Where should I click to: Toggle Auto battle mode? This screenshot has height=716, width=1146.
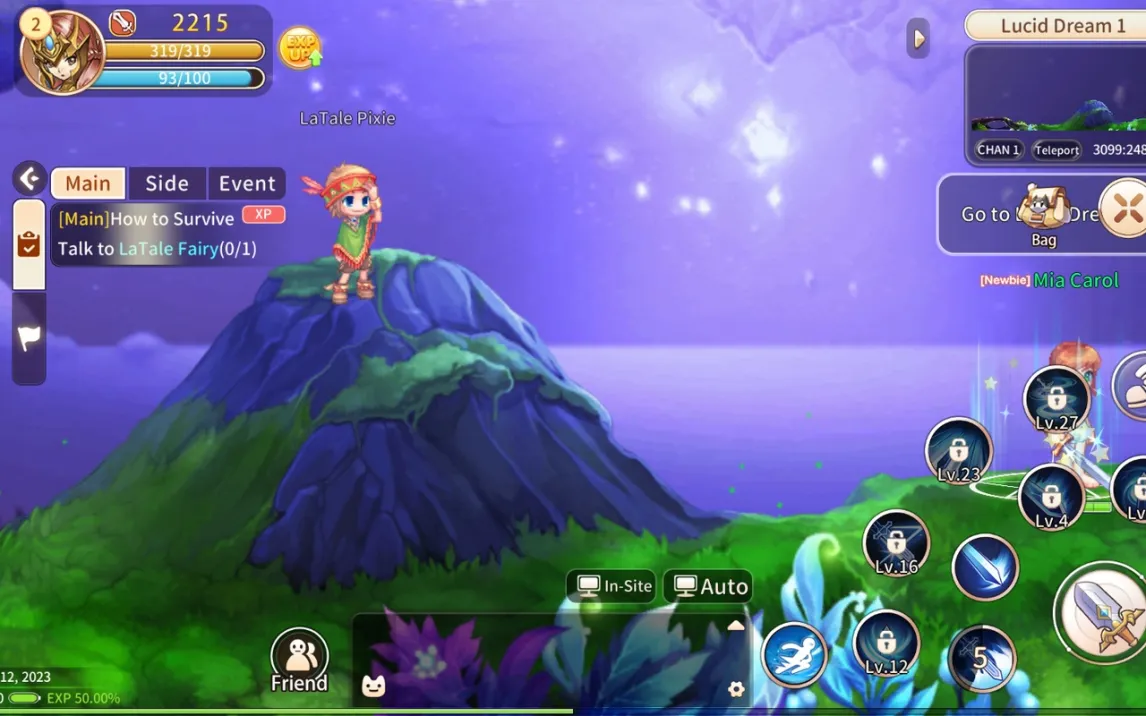point(710,586)
